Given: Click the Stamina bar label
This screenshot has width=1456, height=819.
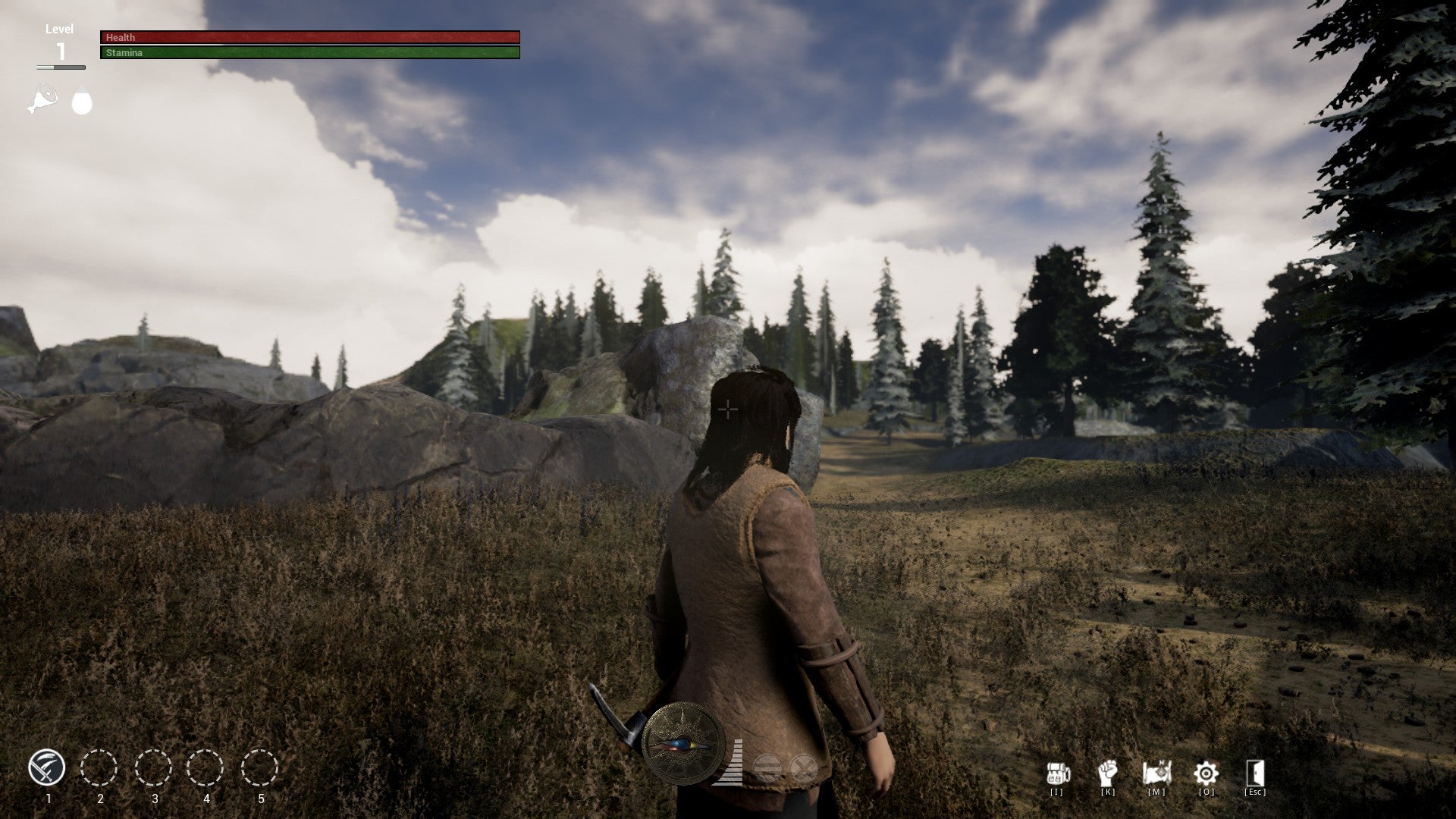Looking at the screenshot, I should pos(124,53).
